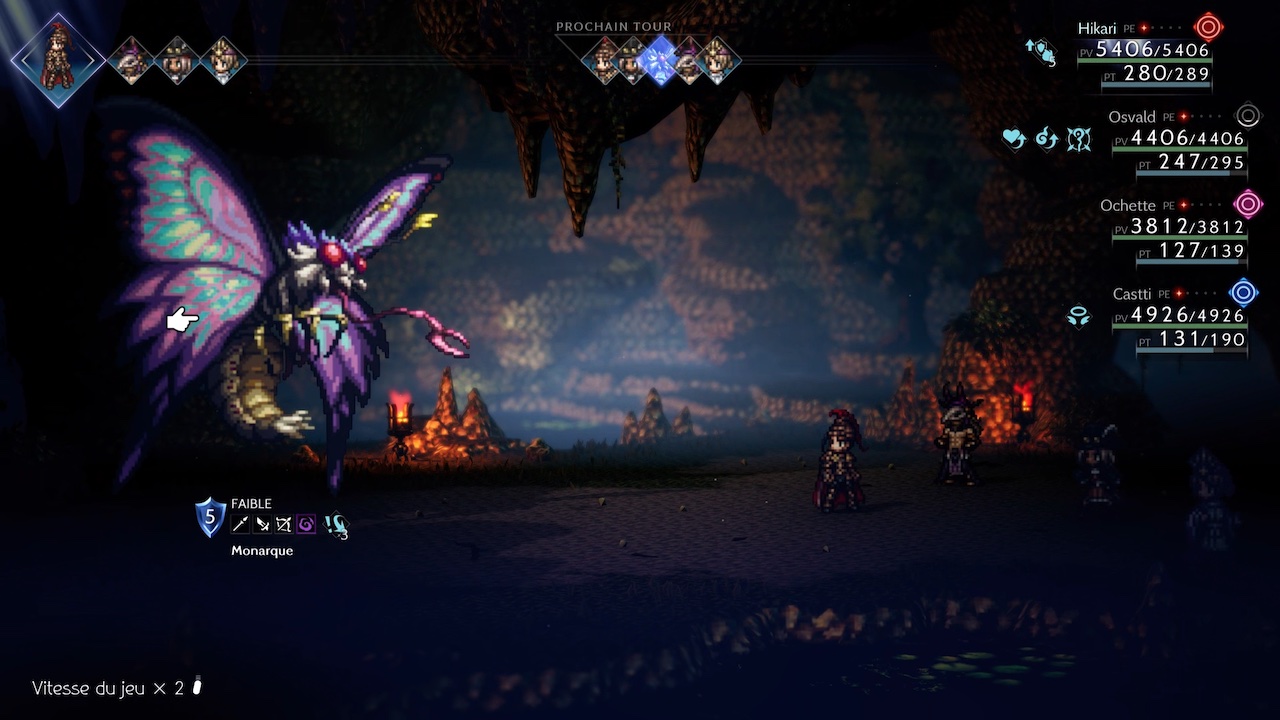Click the white hand target cursor
Screen dimensions: 1280x720
tap(182, 320)
